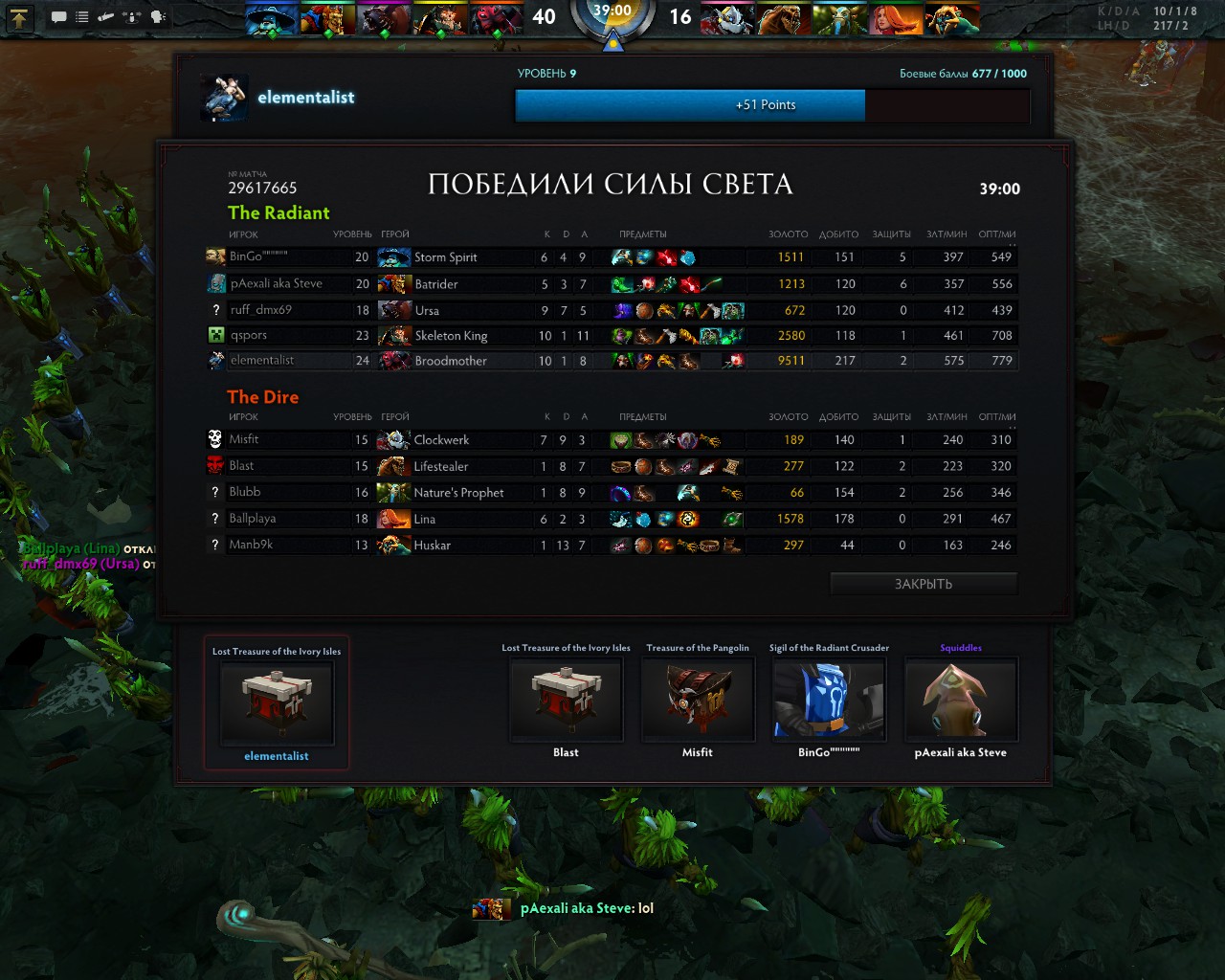Image resolution: width=1225 pixels, height=980 pixels.
Task: Click Ballplaya's Lina scoreboard row
Action: point(612,519)
